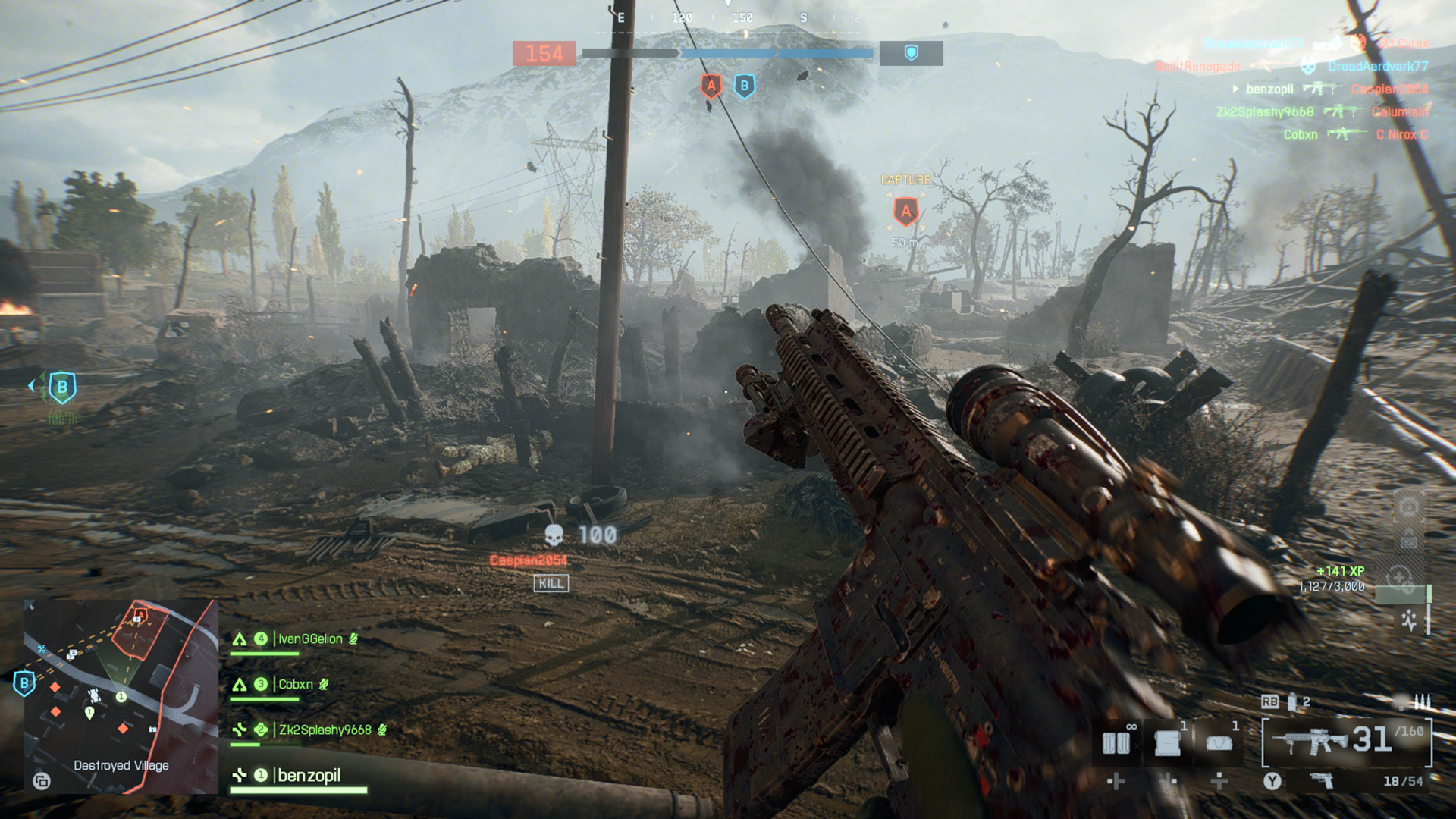Click the blue objective B icon under the score bar
The height and width of the screenshot is (819, 1456).
(x=745, y=86)
